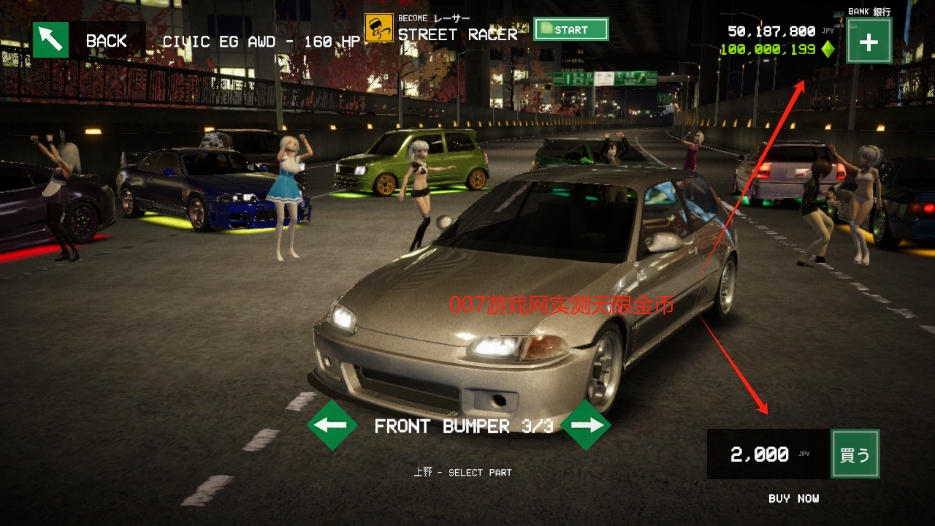Image resolution: width=935 pixels, height=526 pixels.
Task: Buy the front bumper for 2,000 JPY
Action: tap(855, 454)
